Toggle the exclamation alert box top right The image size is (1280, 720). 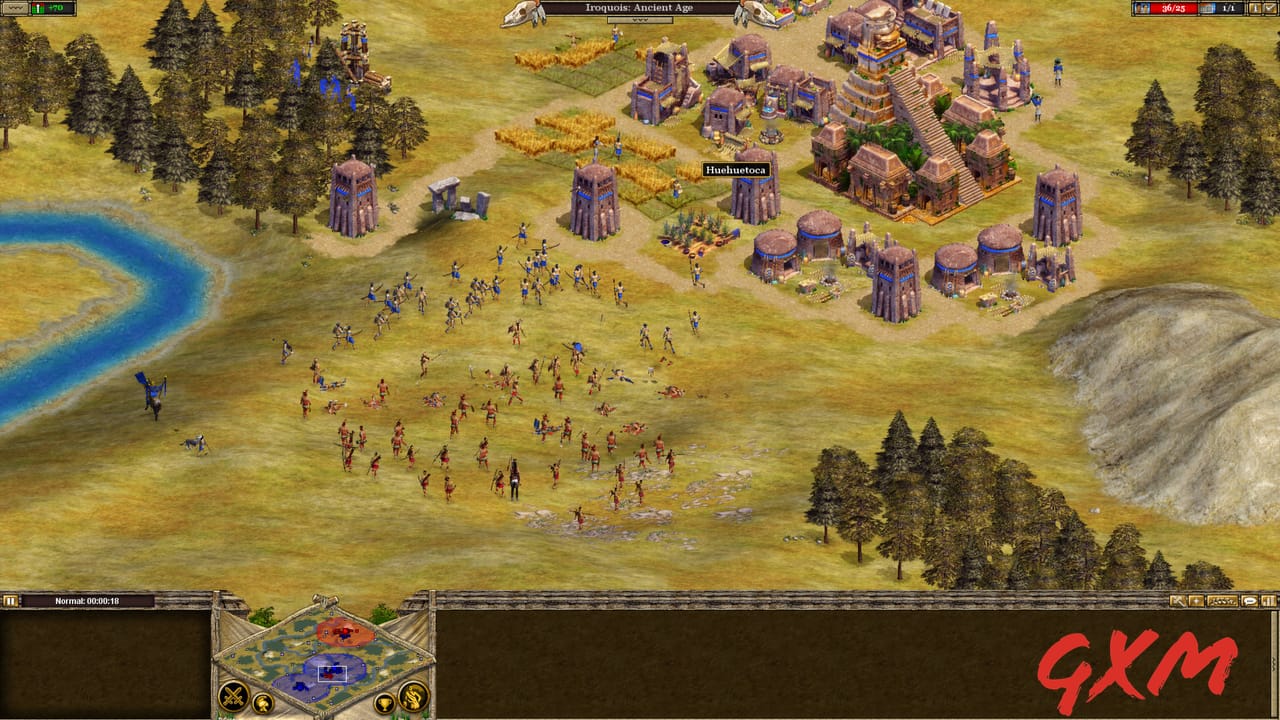[x=1254, y=8]
